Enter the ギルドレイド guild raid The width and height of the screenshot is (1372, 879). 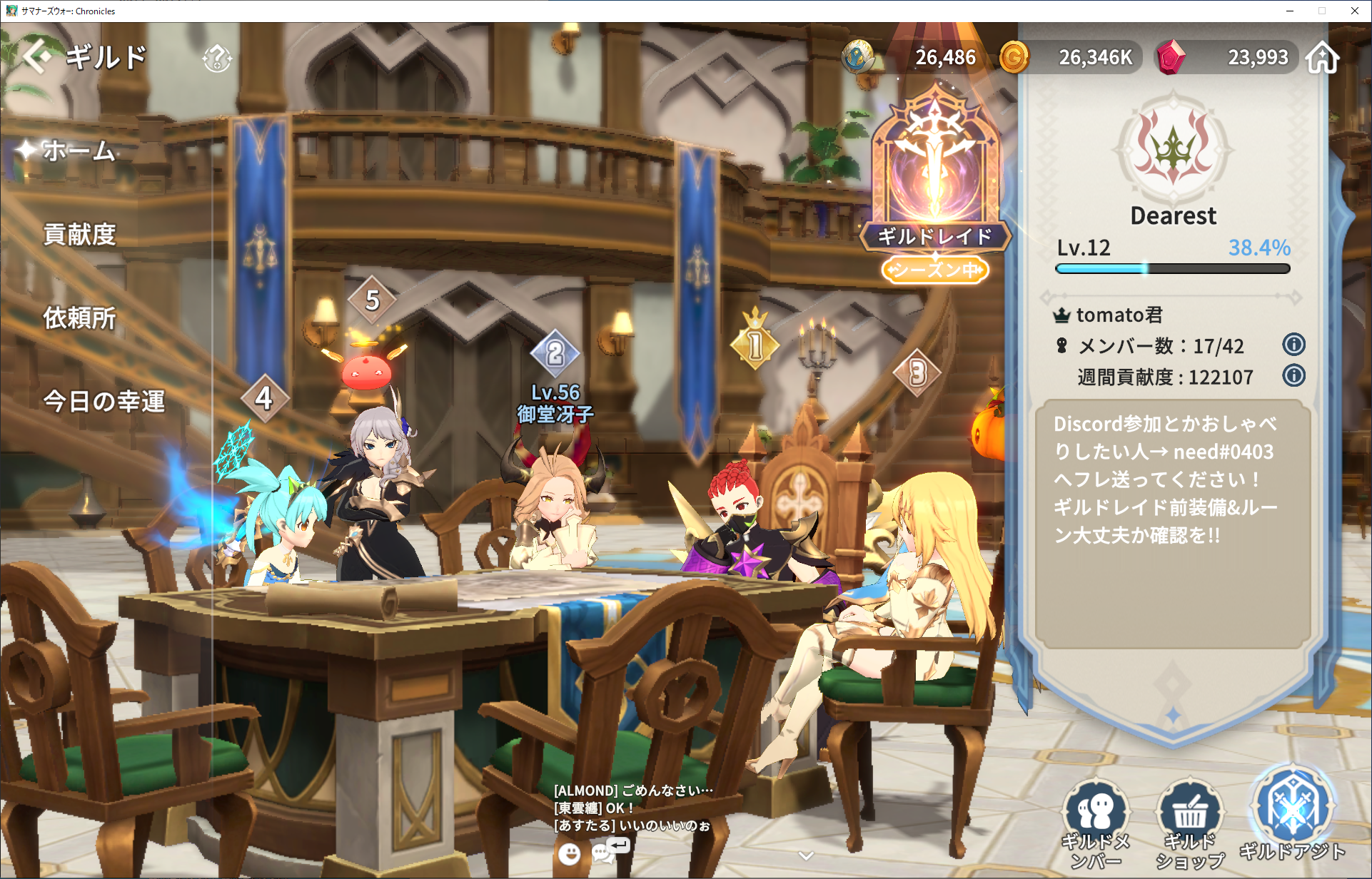(934, 178)
